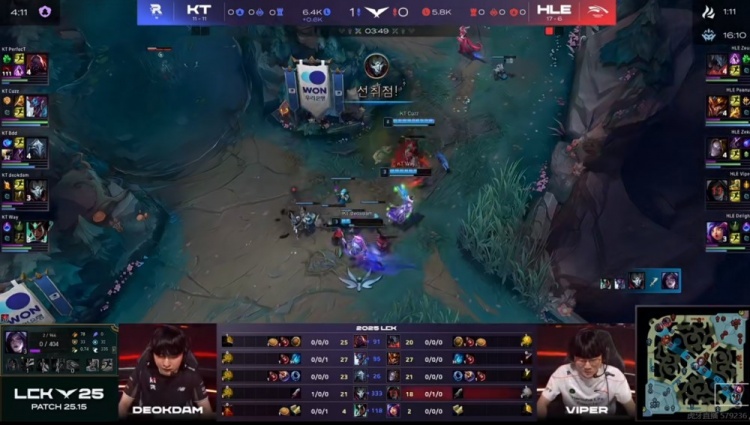Open the selected champion stats panel

click(58, 350)
